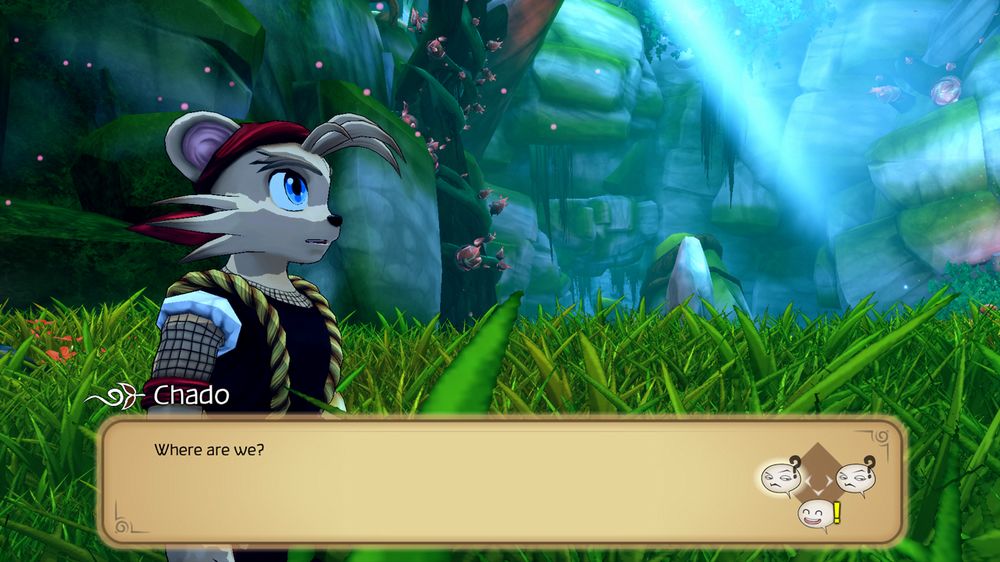This screenshot has height=562, width=1000.
Task: Choose the happy face exclamation reply
Action: tap(817, 516)
